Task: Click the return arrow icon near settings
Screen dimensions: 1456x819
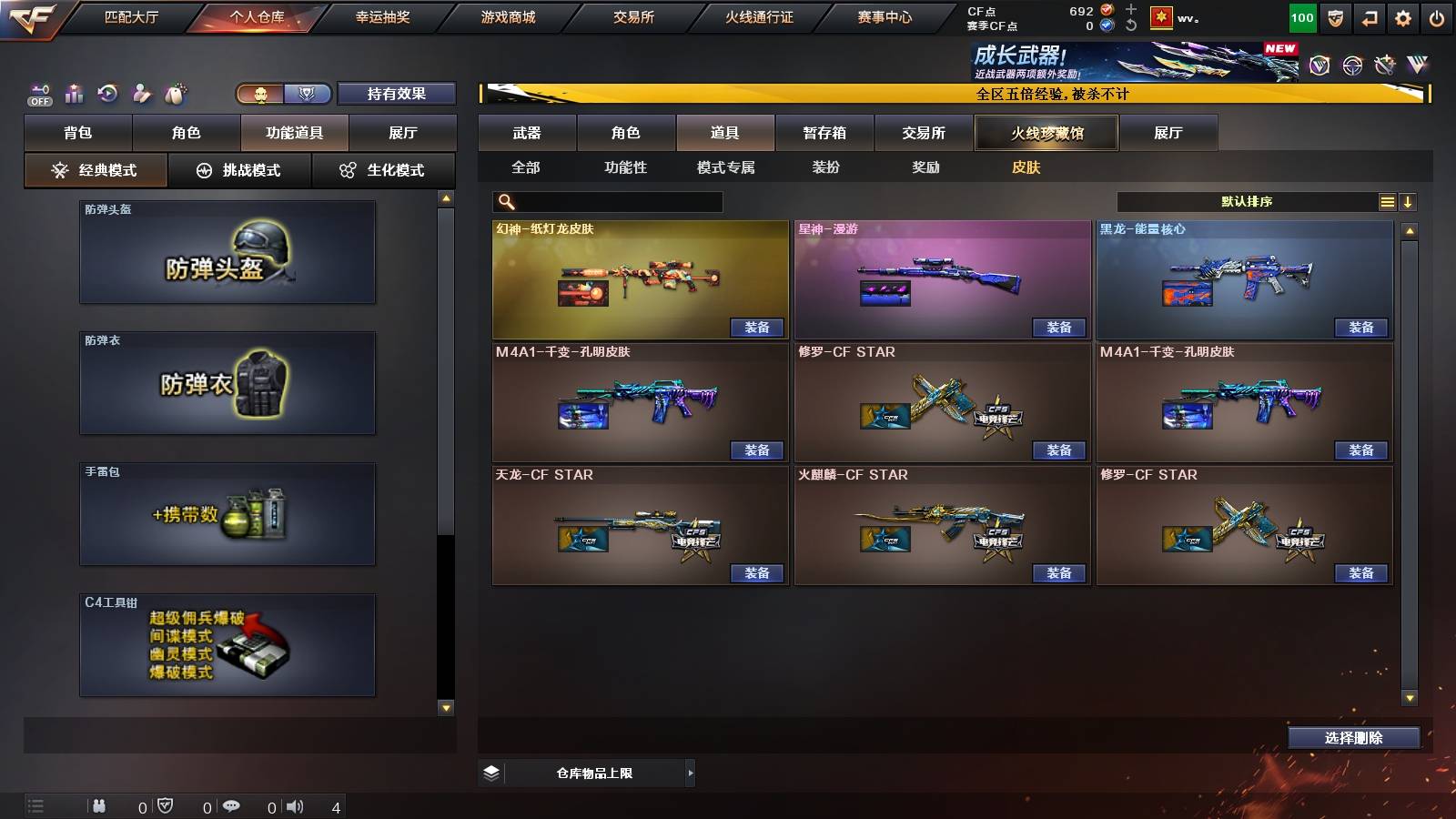Action: pyautogui.click(x=1369, y=16)
